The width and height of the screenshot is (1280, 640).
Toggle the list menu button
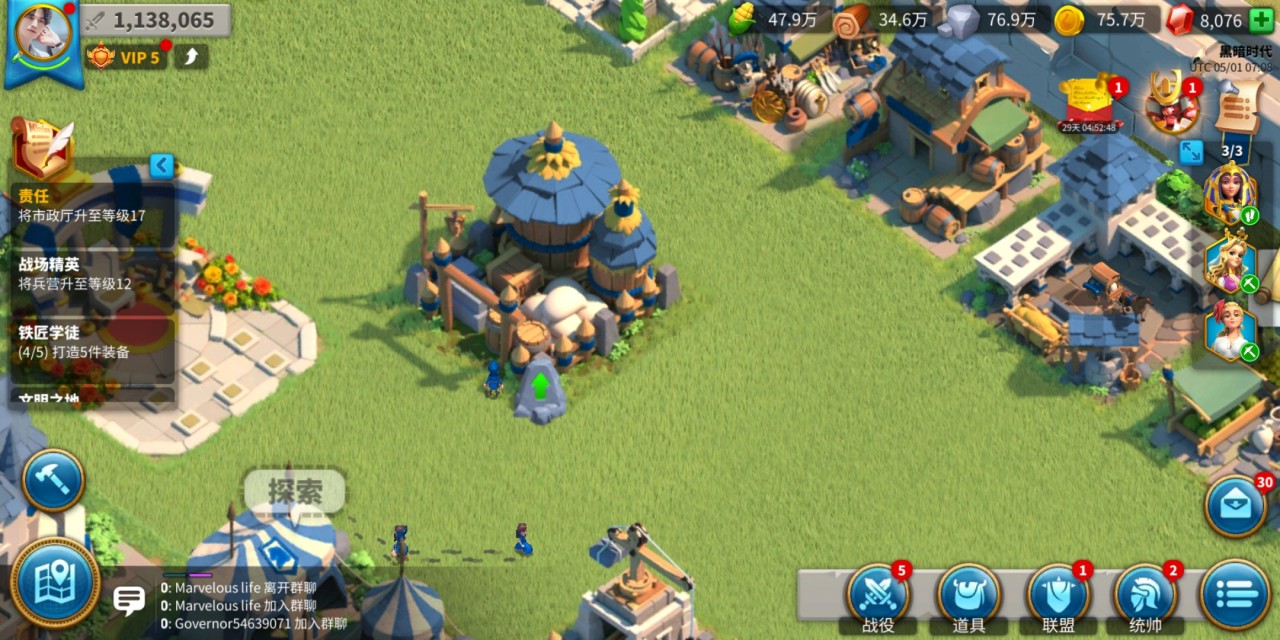tap(1236, 594)
